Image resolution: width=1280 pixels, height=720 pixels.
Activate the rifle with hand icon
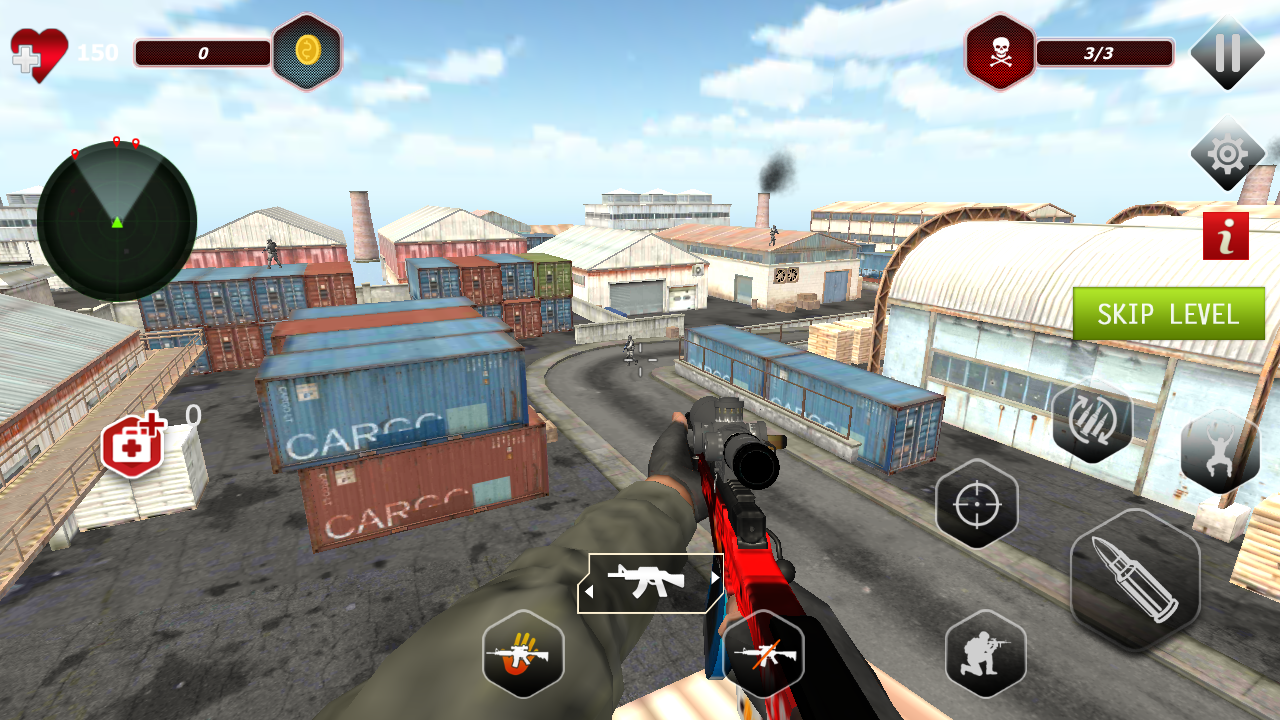(523, 654)
